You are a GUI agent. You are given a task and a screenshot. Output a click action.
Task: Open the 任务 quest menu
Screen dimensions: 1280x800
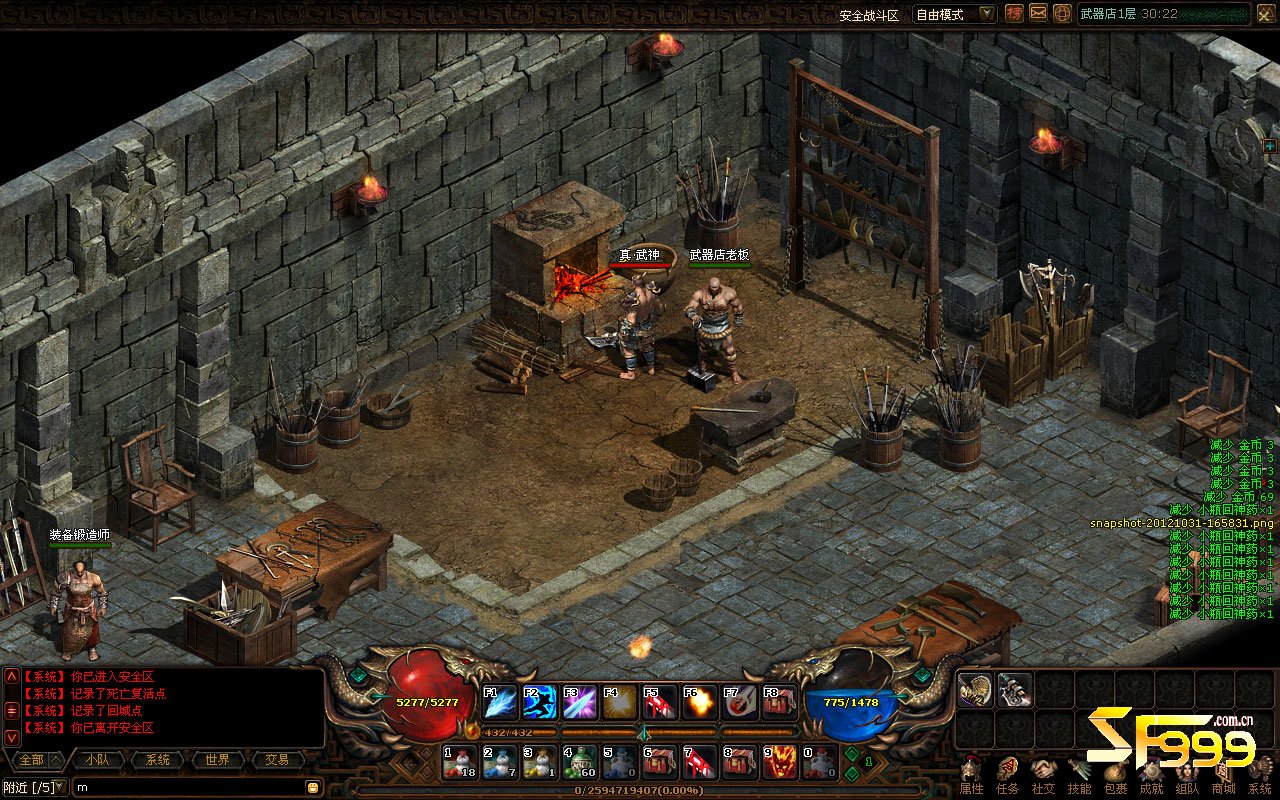1007,776
